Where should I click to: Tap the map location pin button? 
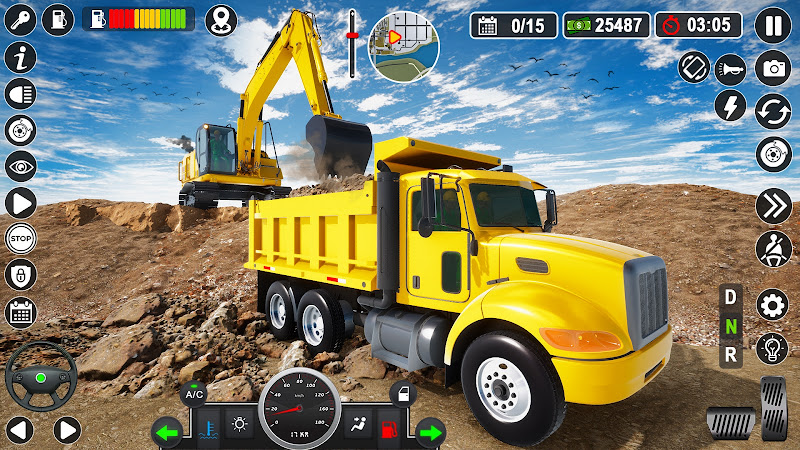221,20
